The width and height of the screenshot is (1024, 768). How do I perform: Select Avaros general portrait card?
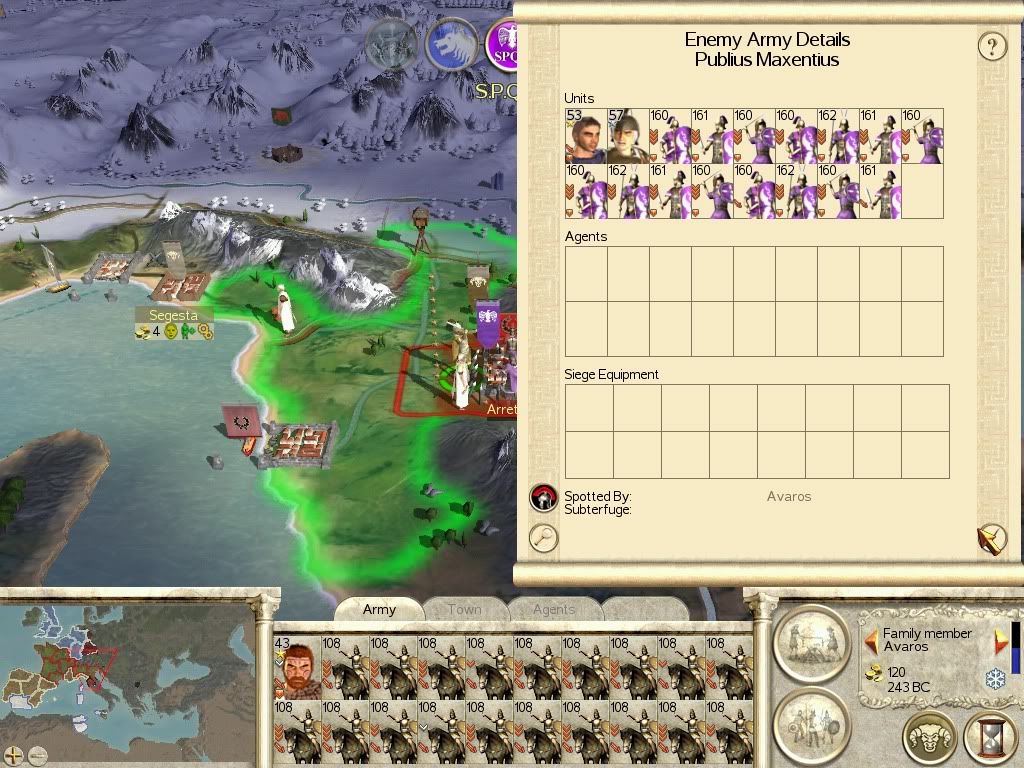tap(295, 667)
